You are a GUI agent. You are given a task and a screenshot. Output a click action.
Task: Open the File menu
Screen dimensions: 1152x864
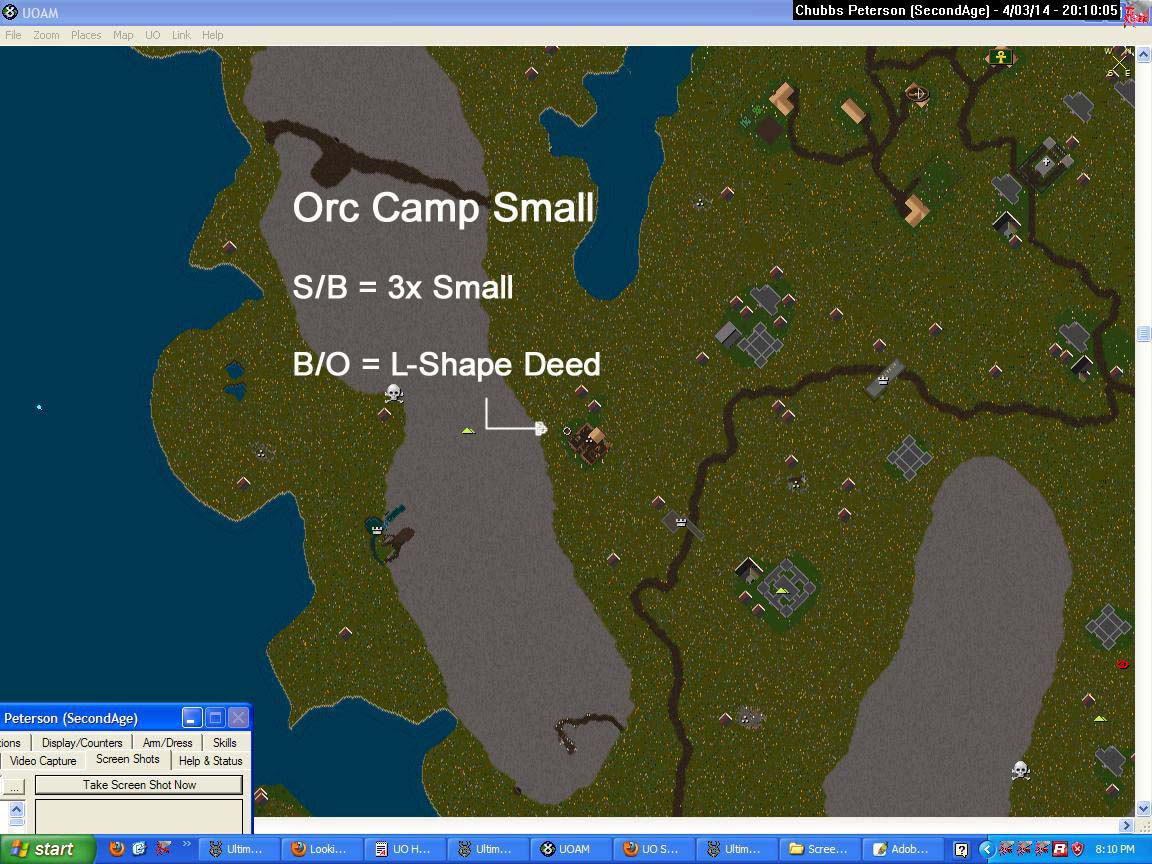(x=13, y=35)
